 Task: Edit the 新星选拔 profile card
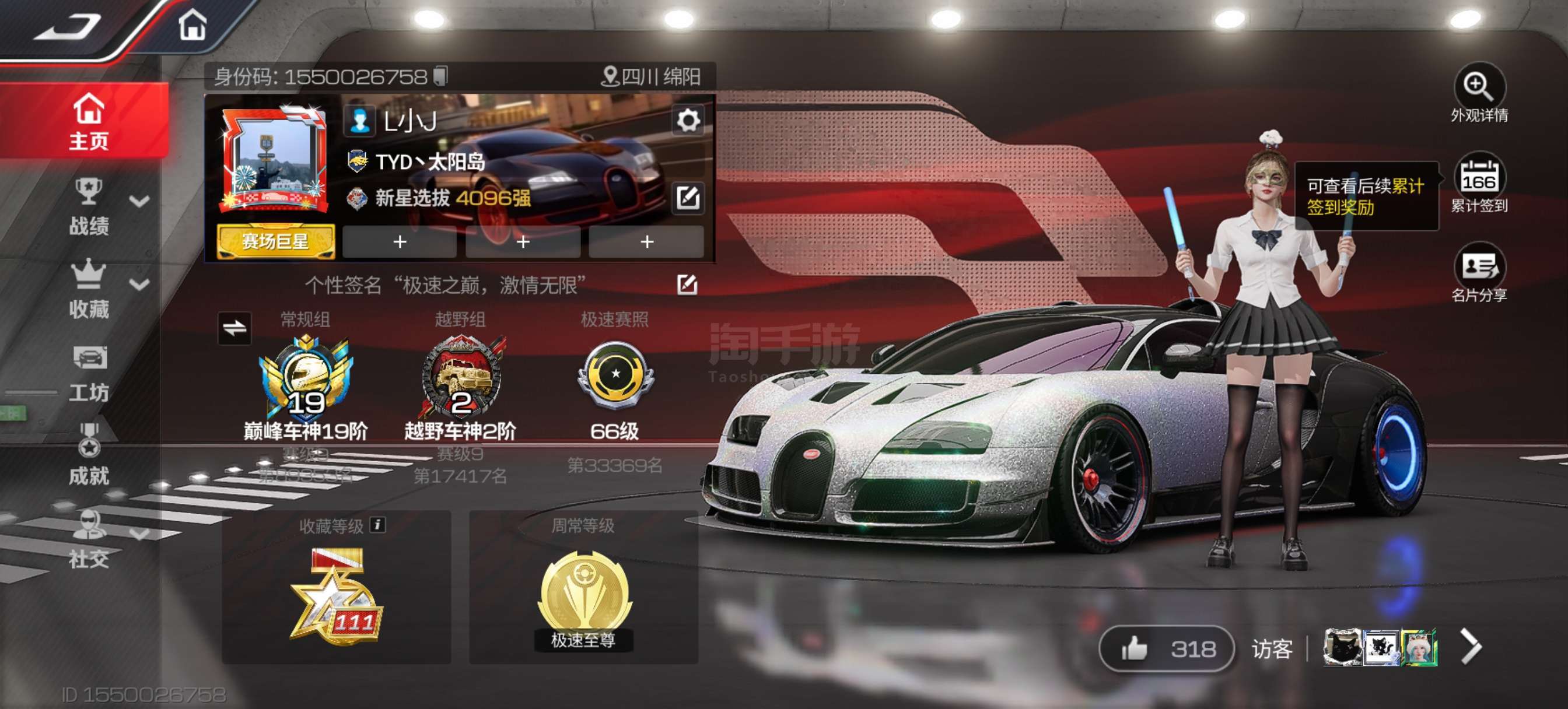pos(688,197)
